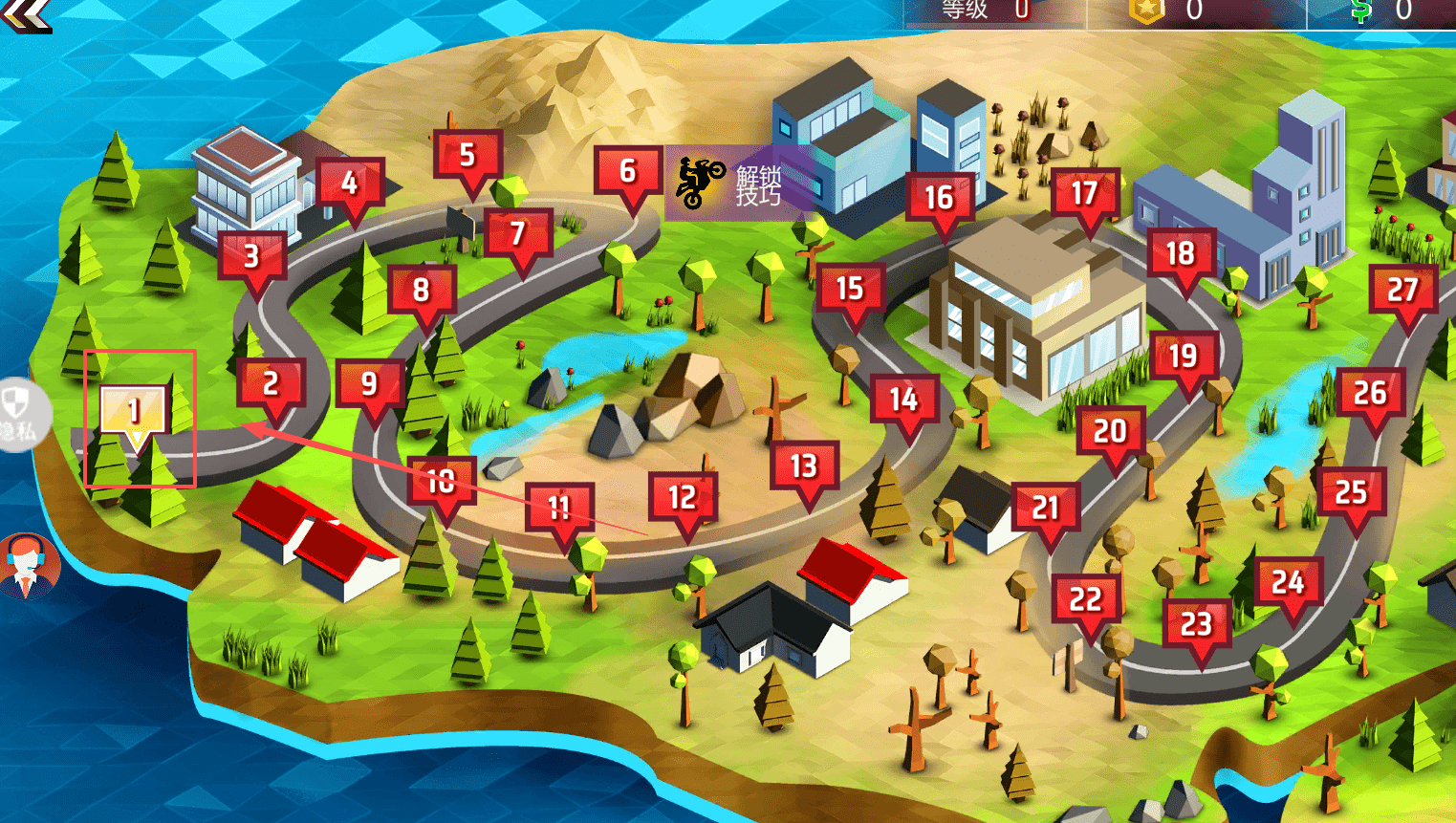
Task: Open level 5 marker
Action: (x=467, y=155)
